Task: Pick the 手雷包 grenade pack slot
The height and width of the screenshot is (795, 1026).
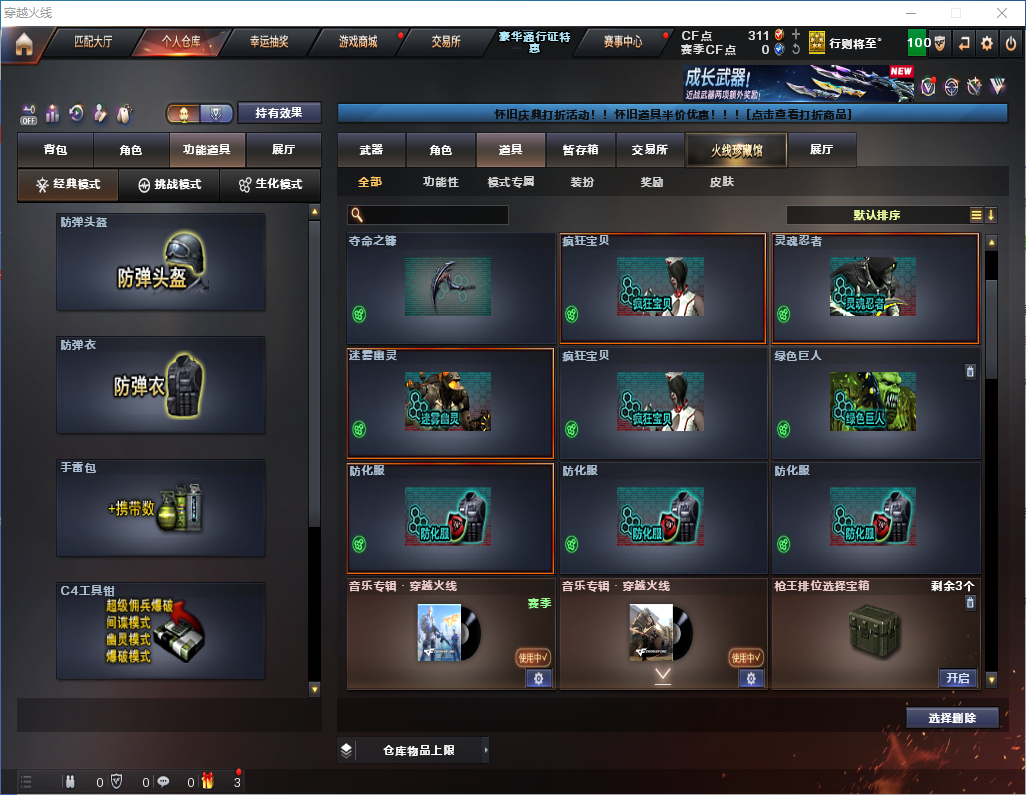Action: 161,509
